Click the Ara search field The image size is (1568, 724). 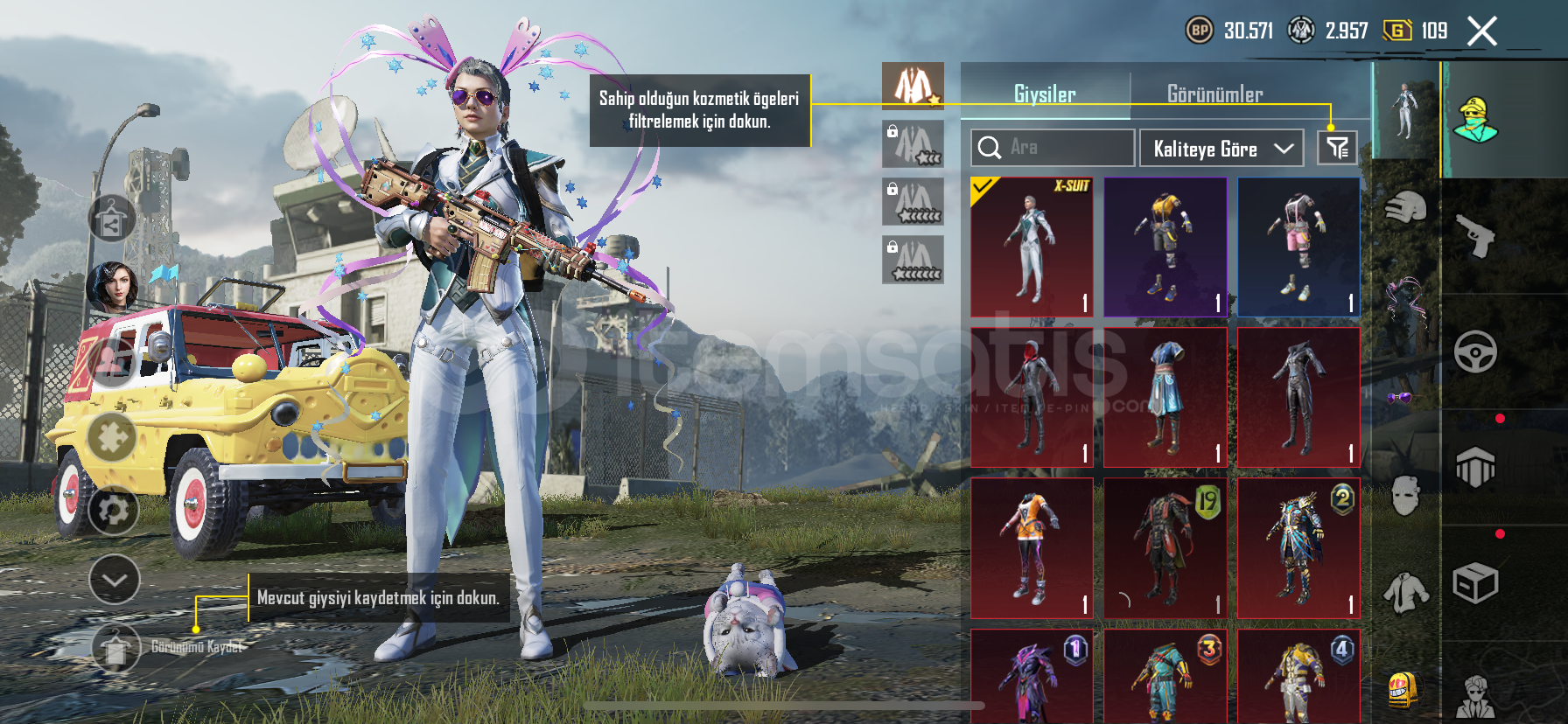(1053, 148)
